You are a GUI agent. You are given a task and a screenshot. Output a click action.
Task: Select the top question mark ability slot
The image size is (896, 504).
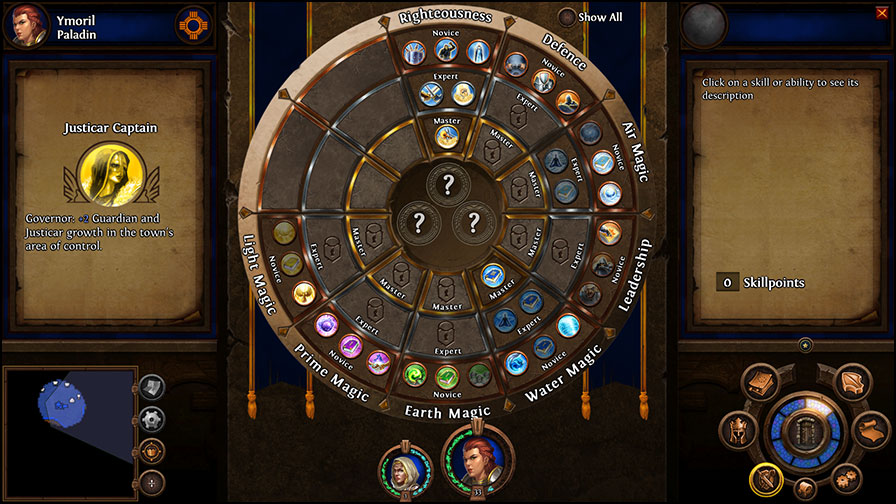pos(447,184)
